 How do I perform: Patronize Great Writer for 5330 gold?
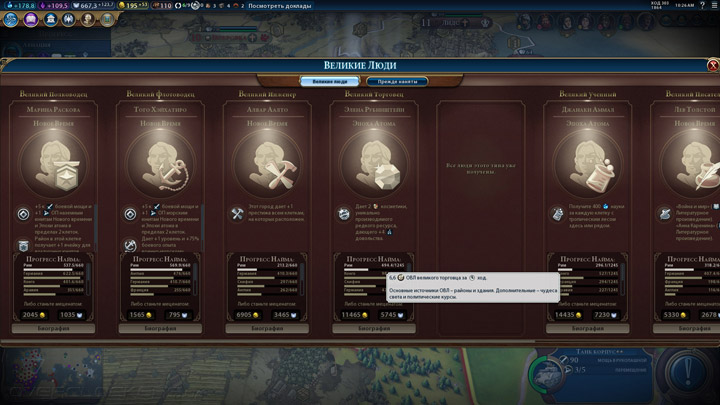coord(674,314)
